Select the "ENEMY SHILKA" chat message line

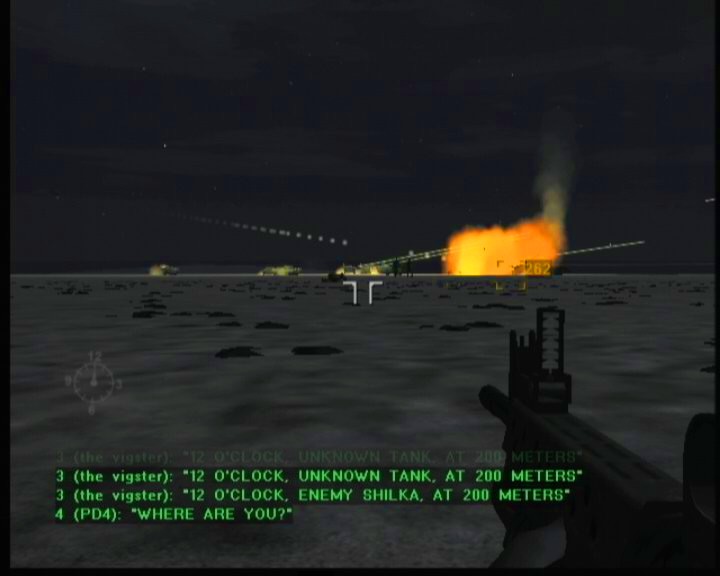[x=313, y=495]
